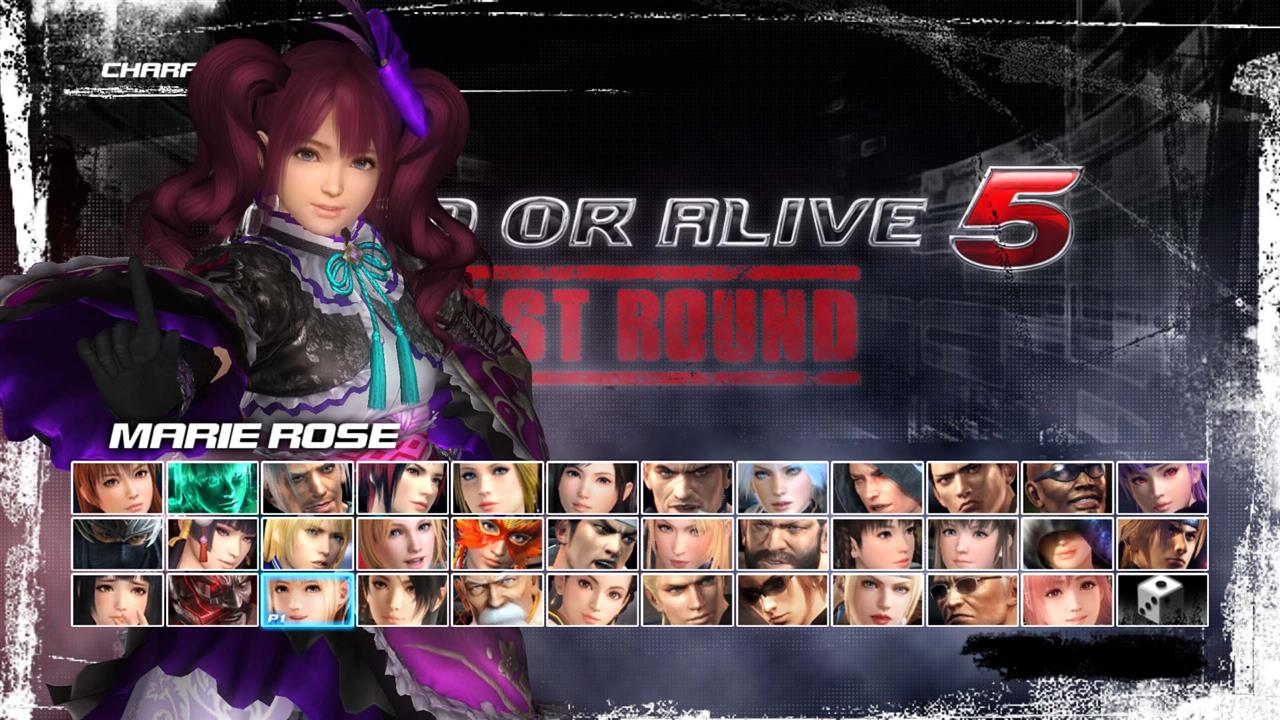This screenshot has height=720, width=1280.
Task: Select Kasumi's portrait at top-left
Action: [117, 490]
